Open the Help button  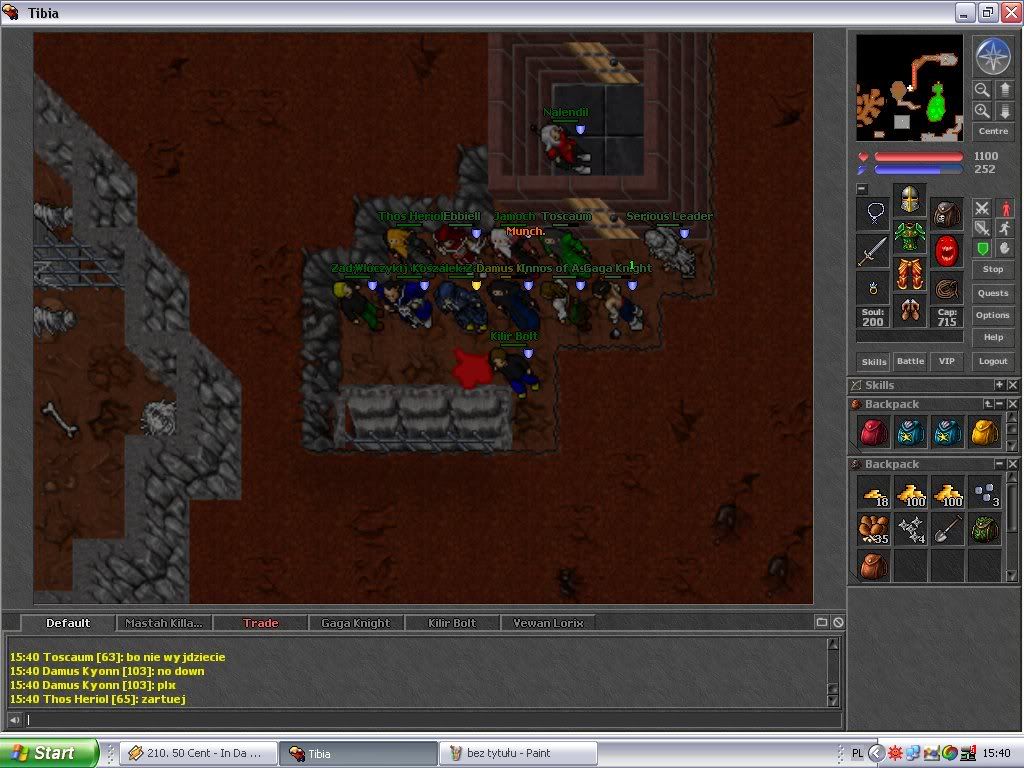(x=992, y=337)
